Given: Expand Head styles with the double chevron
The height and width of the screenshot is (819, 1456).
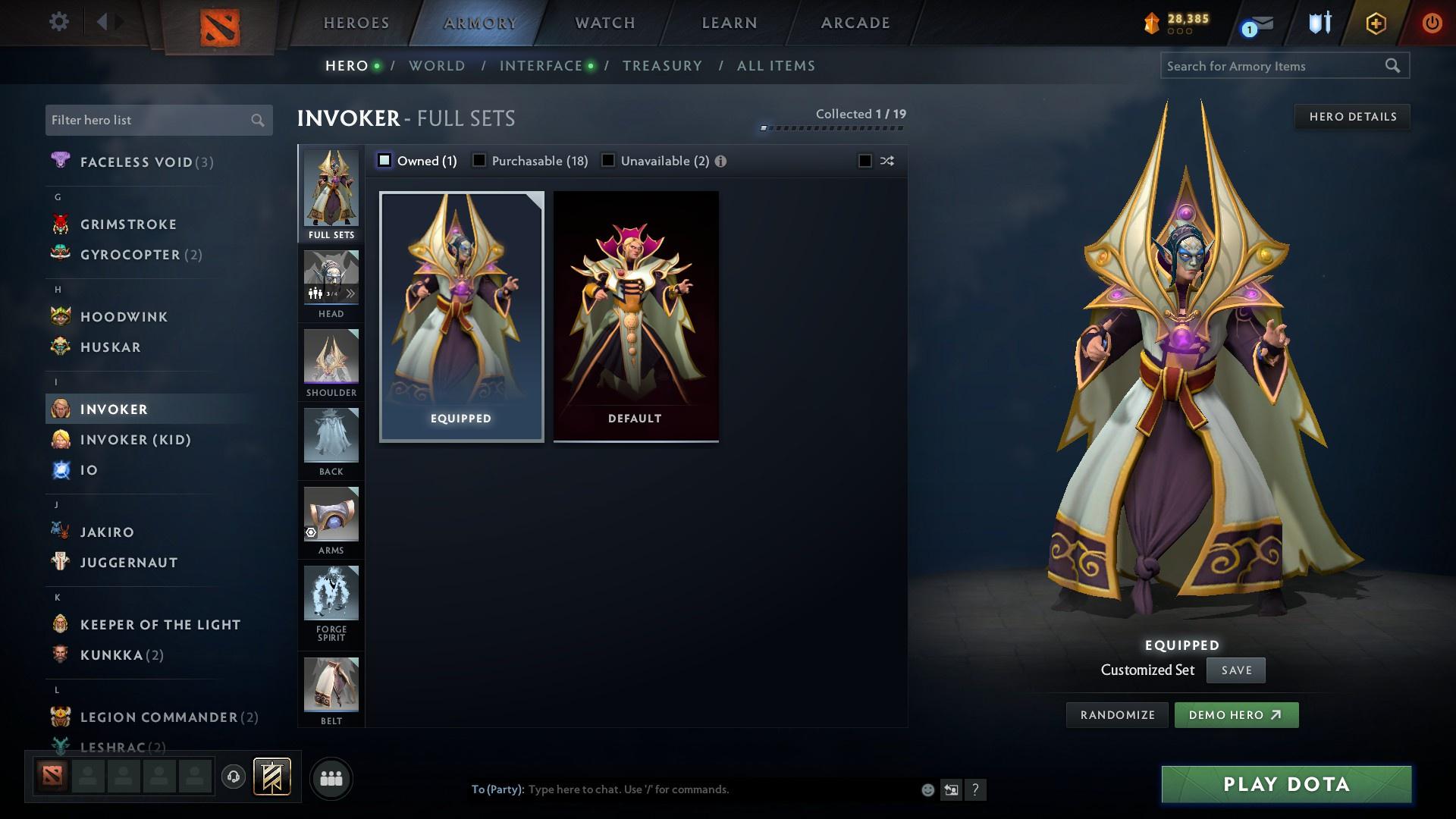Looking at the screenshot, I should [x=351, y=292].
